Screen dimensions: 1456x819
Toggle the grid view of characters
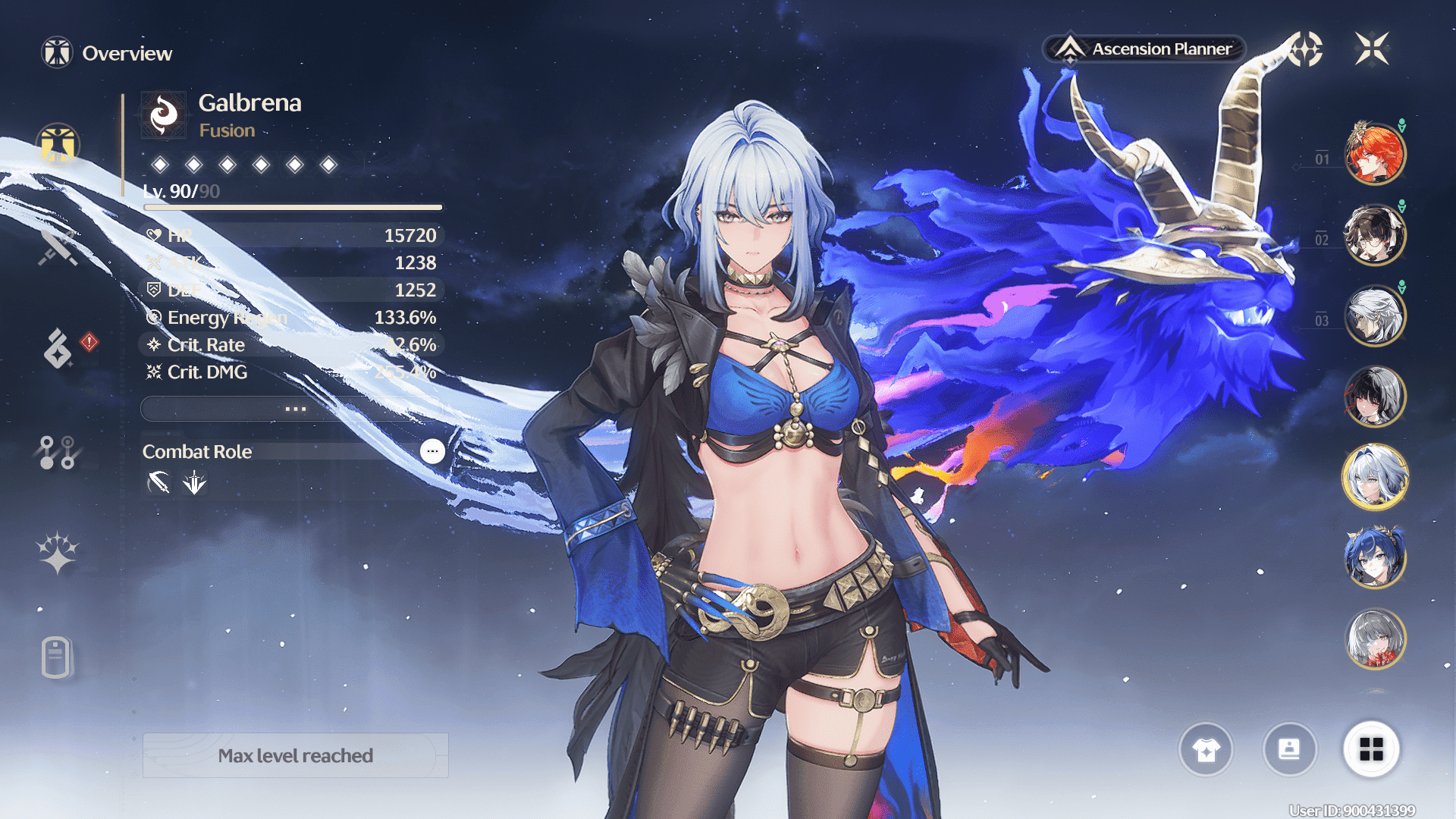click(x=1371, y=750)
